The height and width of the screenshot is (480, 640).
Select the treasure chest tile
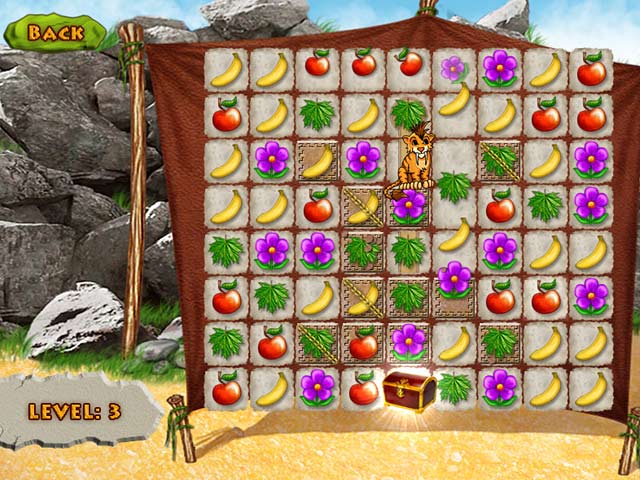click(409, 389)
